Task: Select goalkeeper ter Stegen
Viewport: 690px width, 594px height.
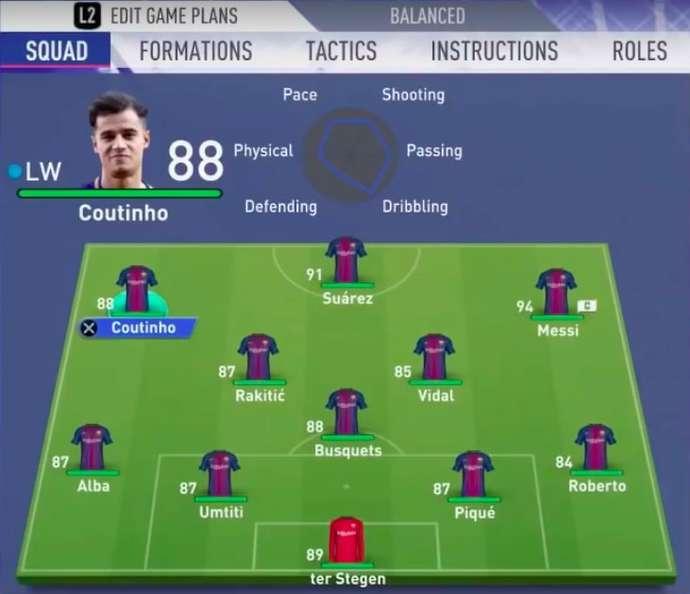Action: [346, 543]
